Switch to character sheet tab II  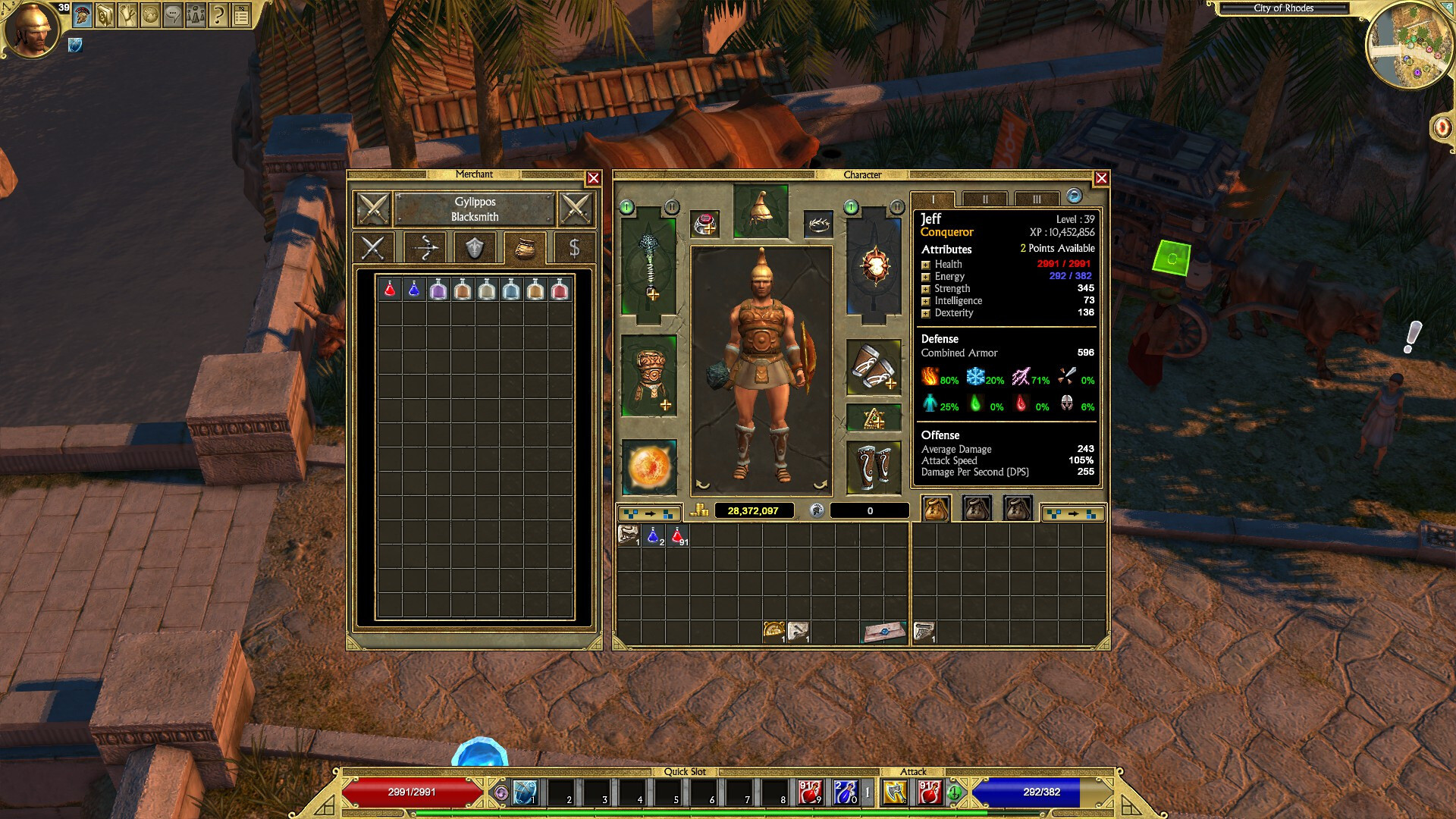(x=985, y=199)
